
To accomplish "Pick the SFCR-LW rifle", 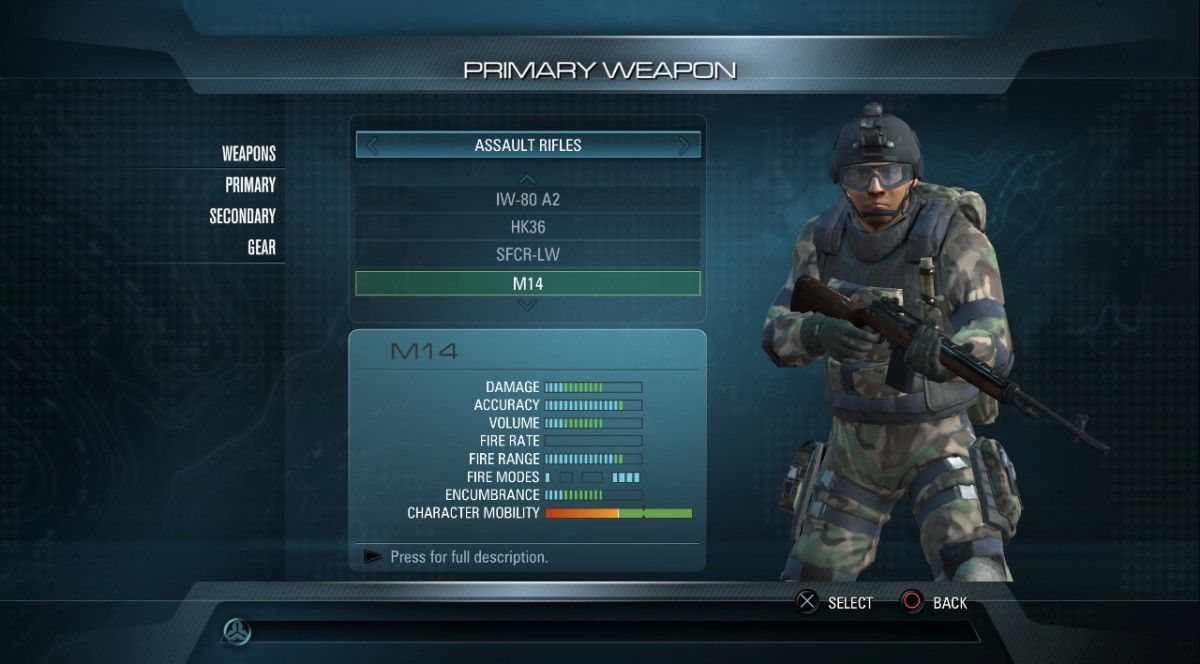I will (x=527, y=255).
